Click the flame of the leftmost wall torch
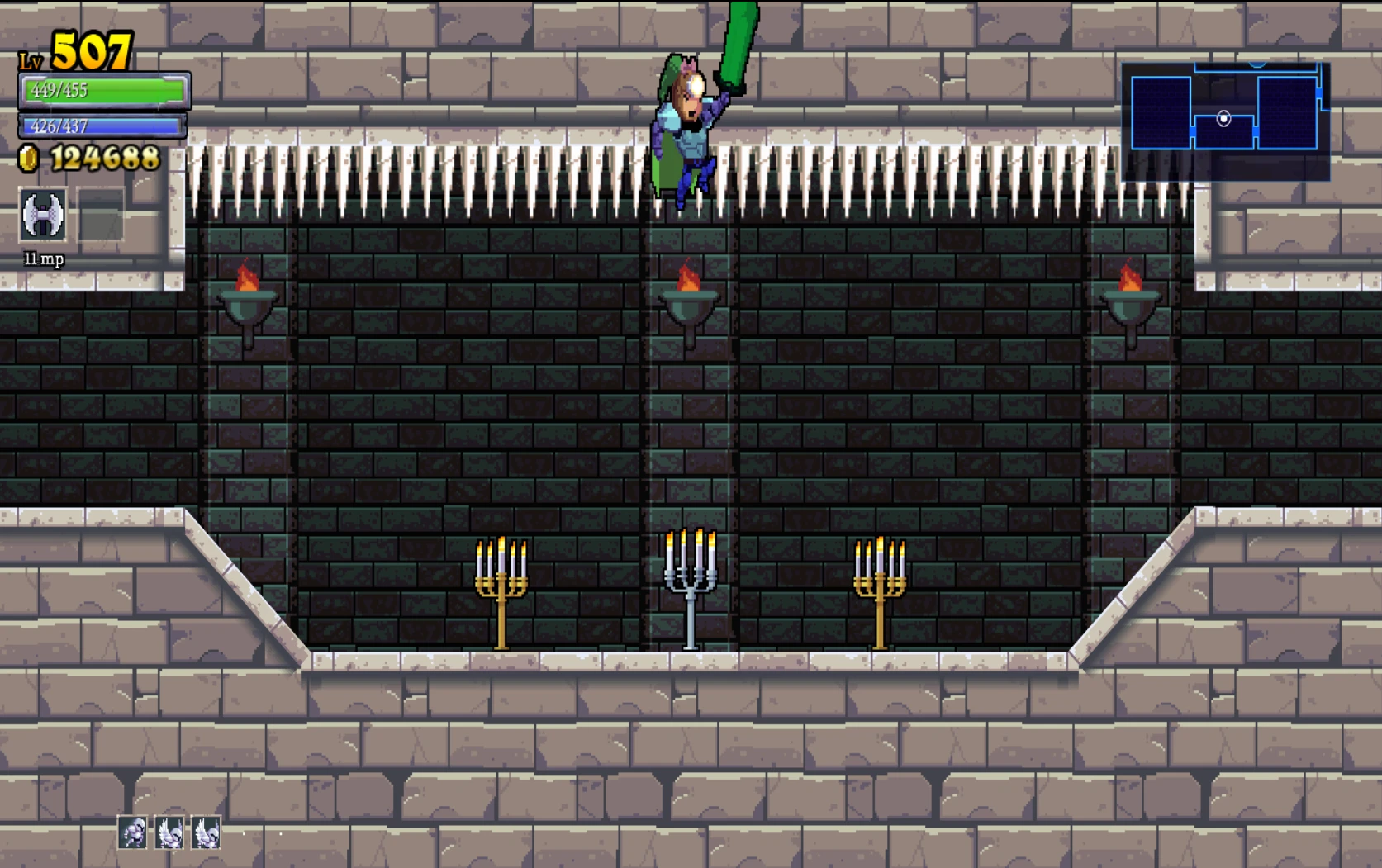This screenshot has width=1382, height=868. pos(247,279)
